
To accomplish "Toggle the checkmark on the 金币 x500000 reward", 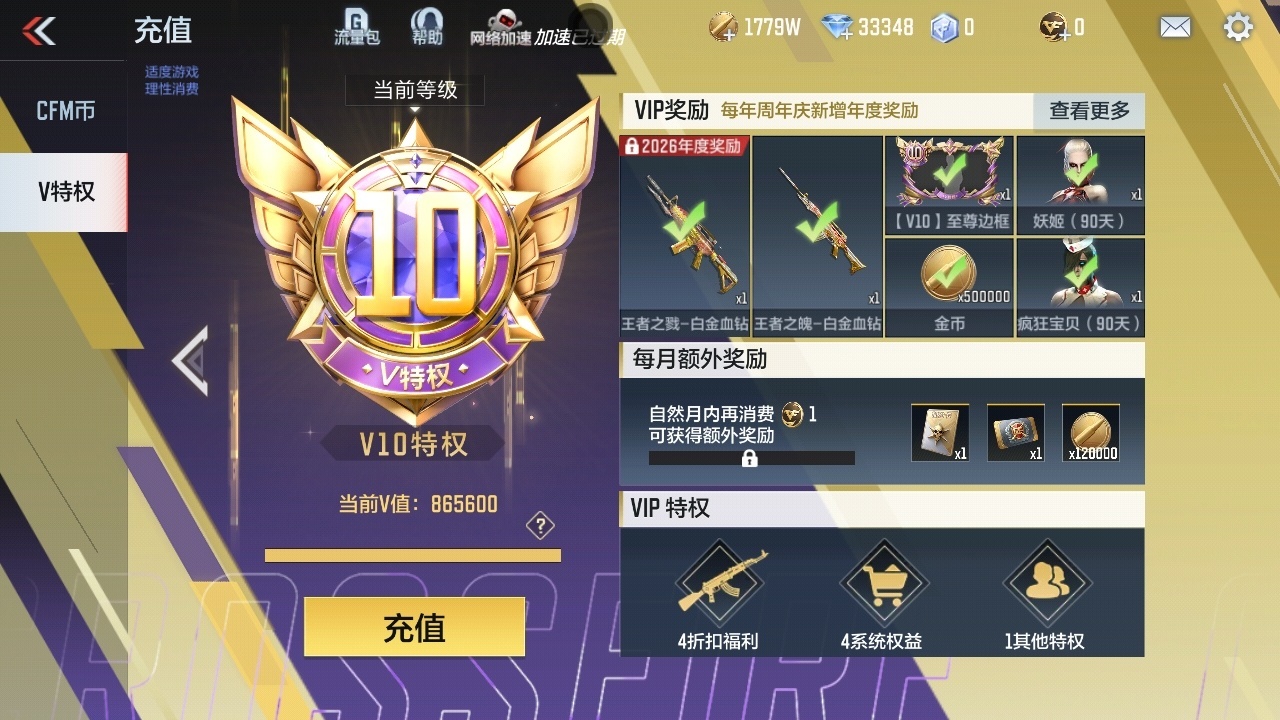I will click(948, 270).
